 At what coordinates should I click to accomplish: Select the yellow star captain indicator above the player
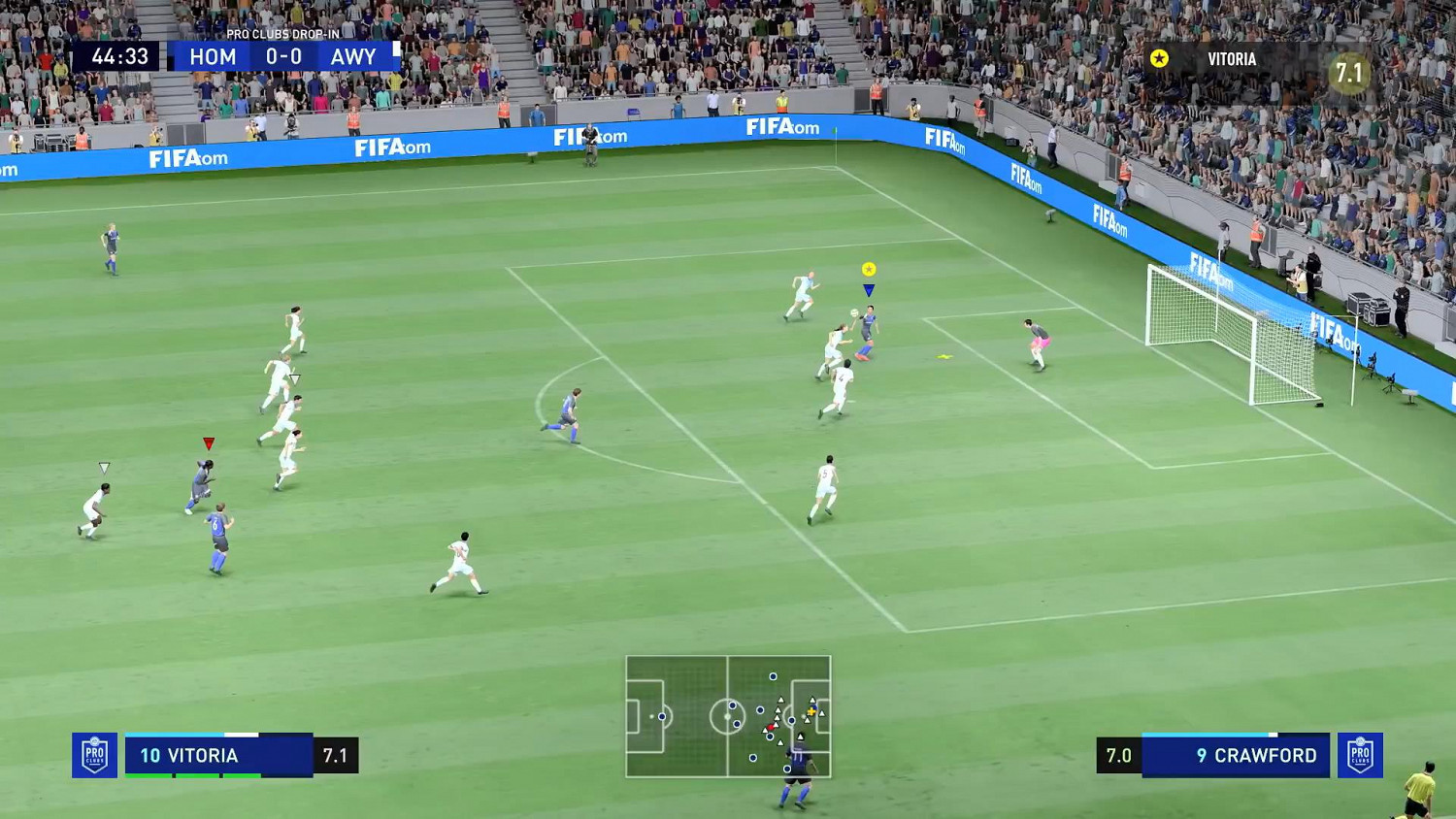(x=870, y=268)
